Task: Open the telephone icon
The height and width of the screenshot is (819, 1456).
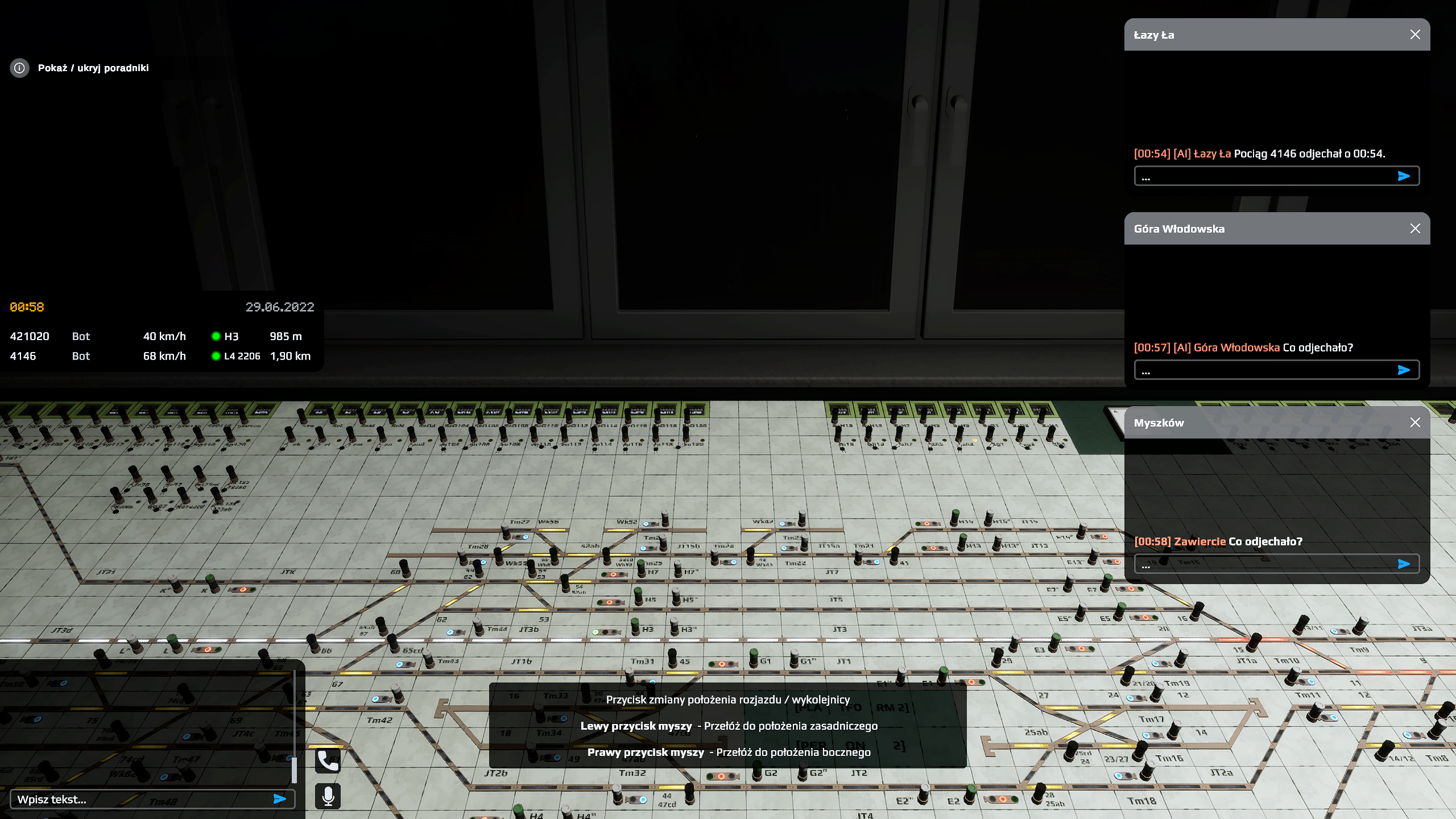Action: [x=328, y=760]
